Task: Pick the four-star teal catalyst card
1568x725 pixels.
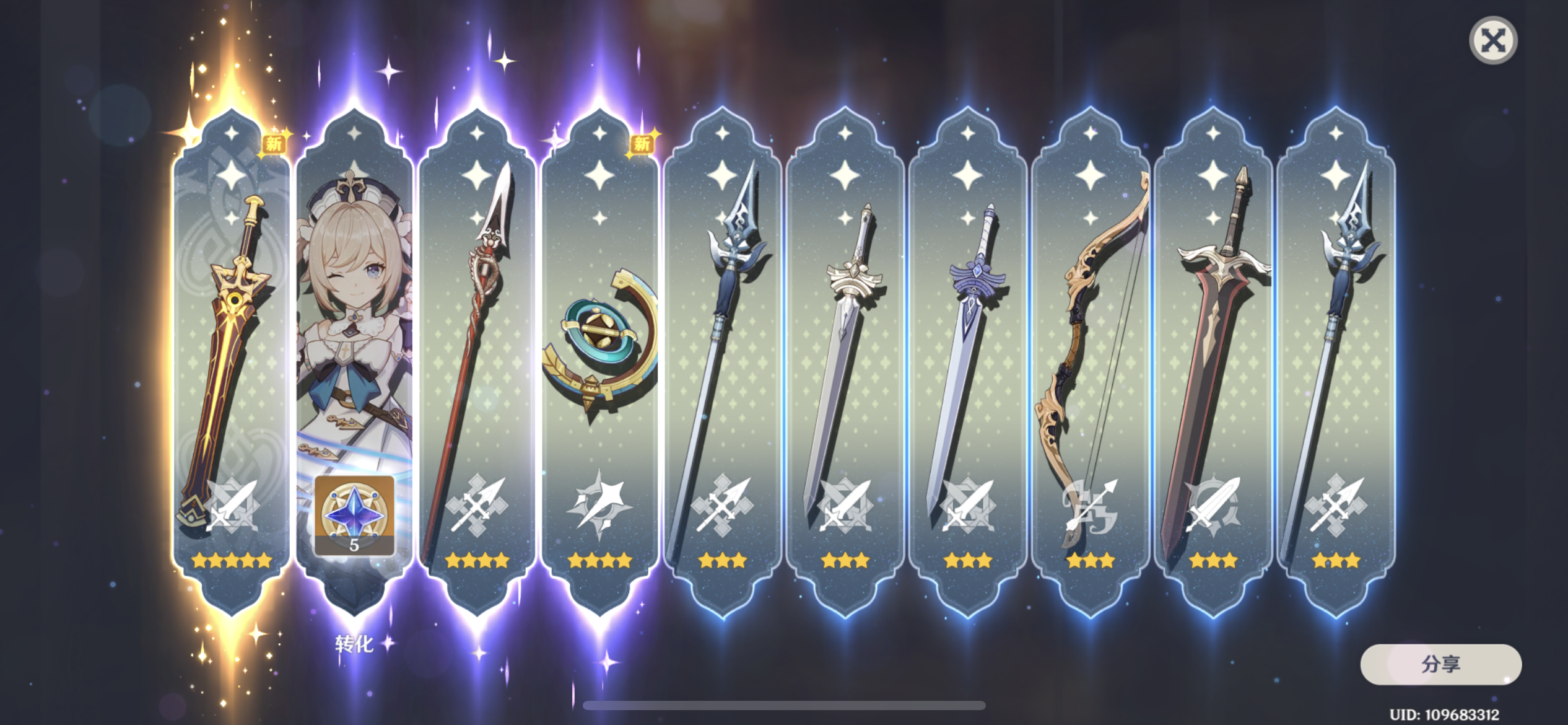Action: tap(599, 359)
